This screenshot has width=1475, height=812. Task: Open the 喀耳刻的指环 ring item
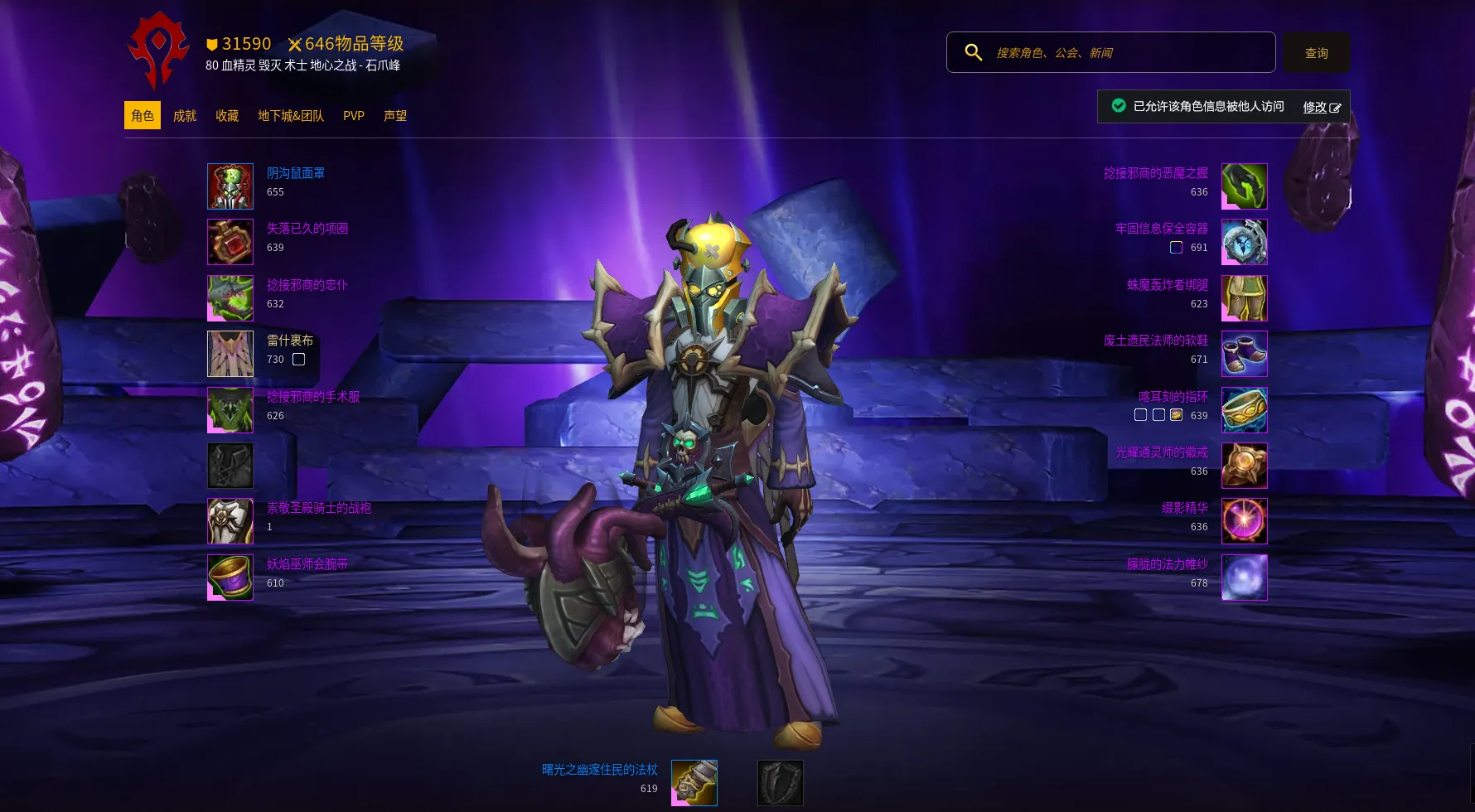pos(1244,409)
